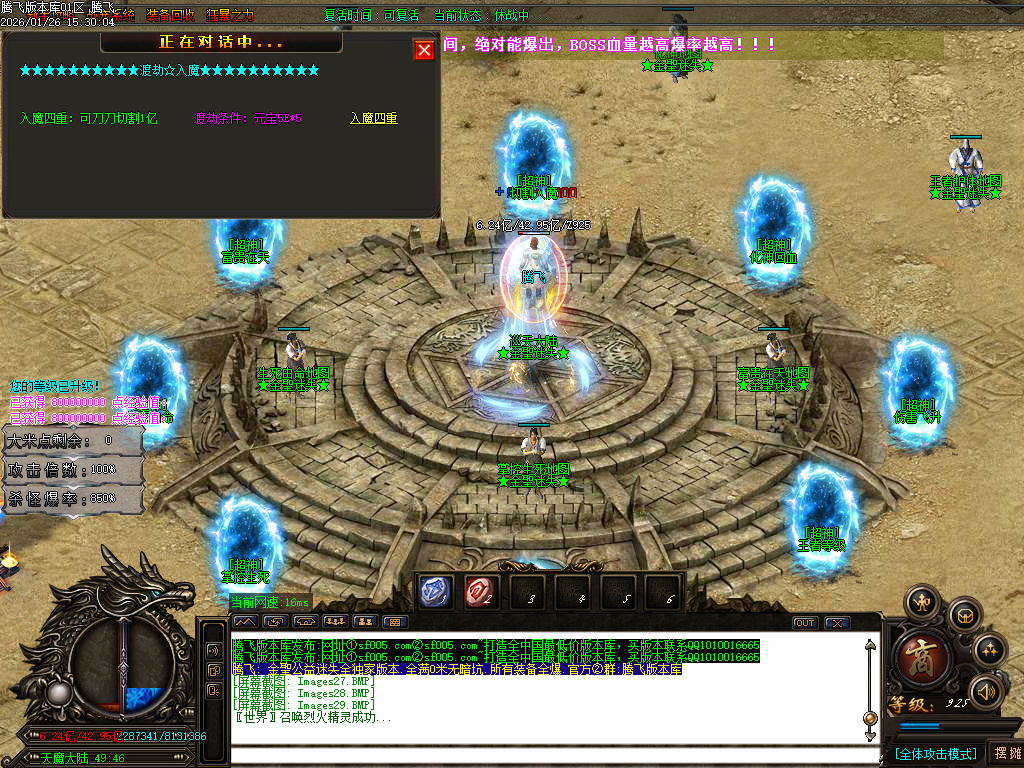Viewport: 1024px width, 768px height.
Task: Select the mountain icon chat tab
Action: tap(244, 622)
